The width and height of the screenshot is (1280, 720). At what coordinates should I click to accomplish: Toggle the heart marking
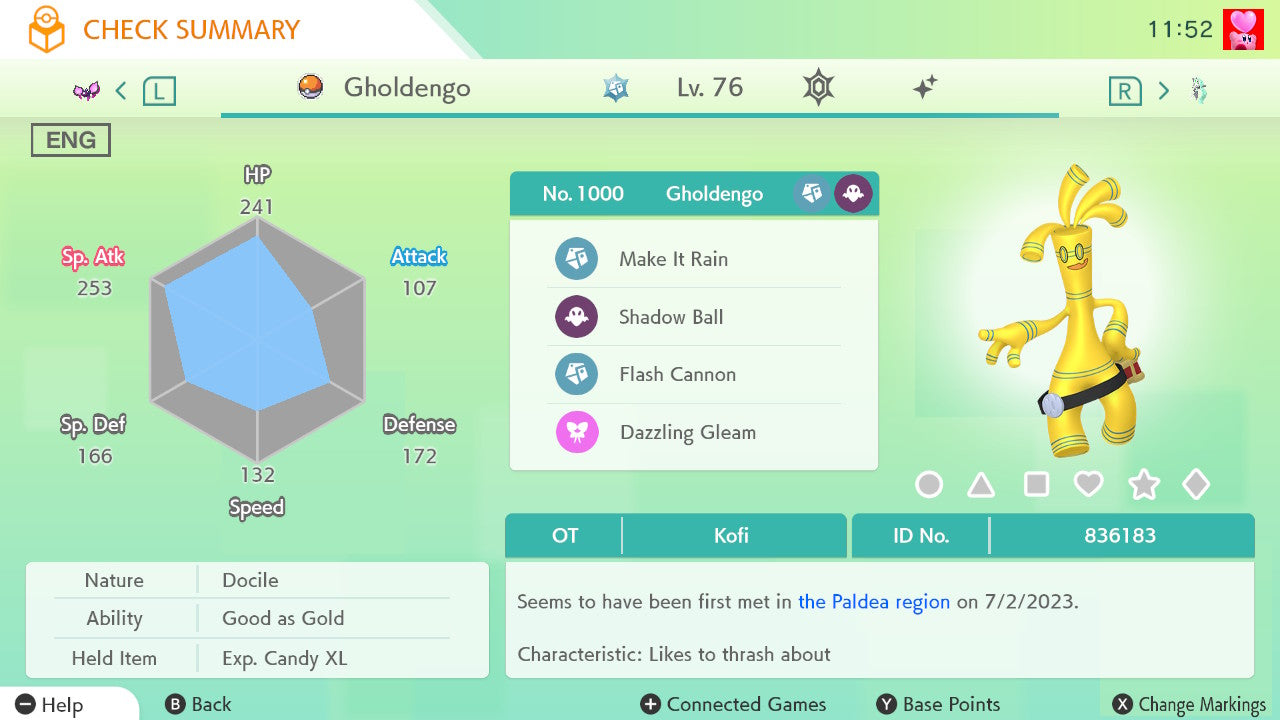[x=1088, y=485]
